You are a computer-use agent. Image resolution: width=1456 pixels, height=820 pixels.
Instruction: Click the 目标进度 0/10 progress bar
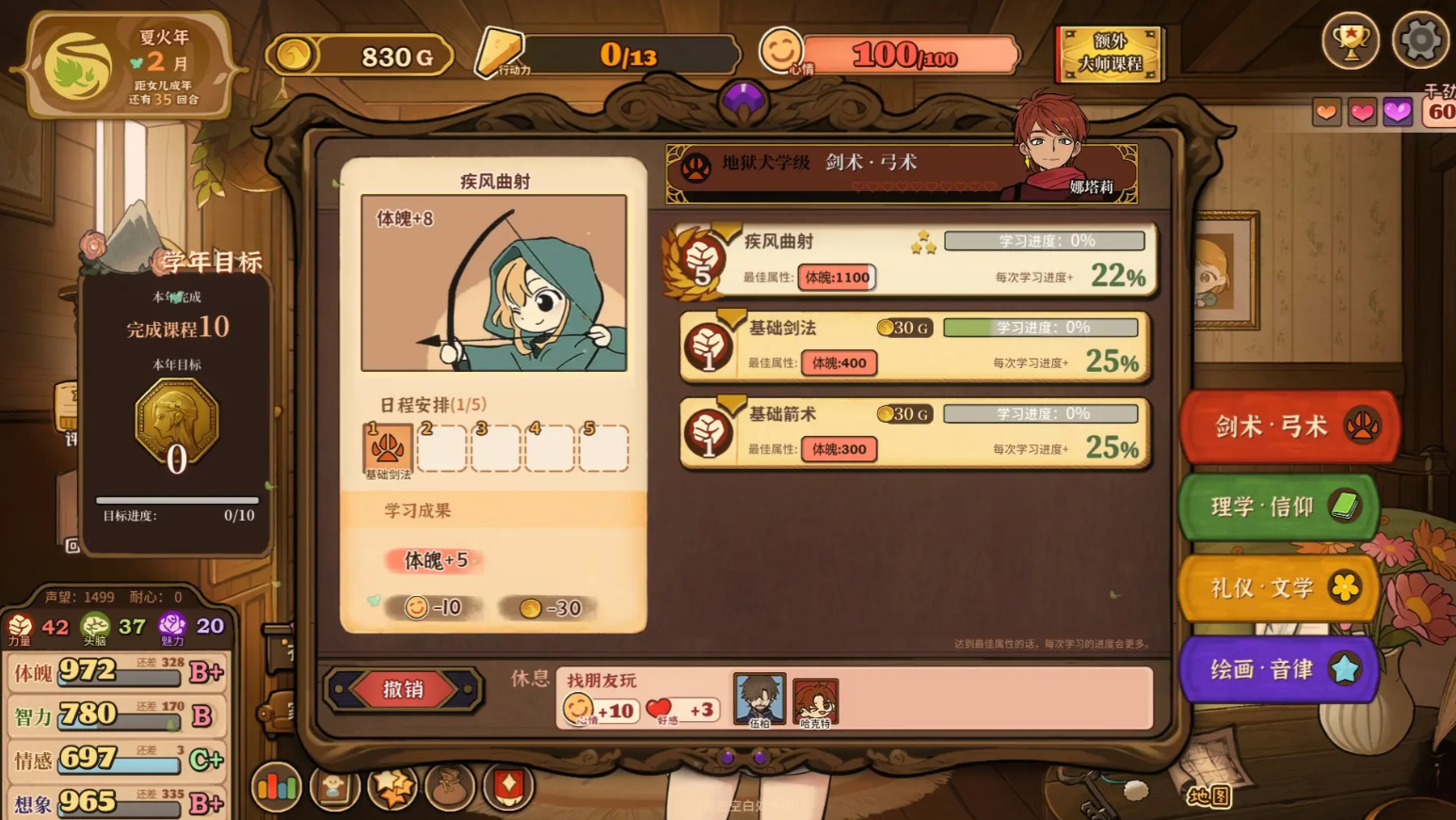click(x=175, y=502)
